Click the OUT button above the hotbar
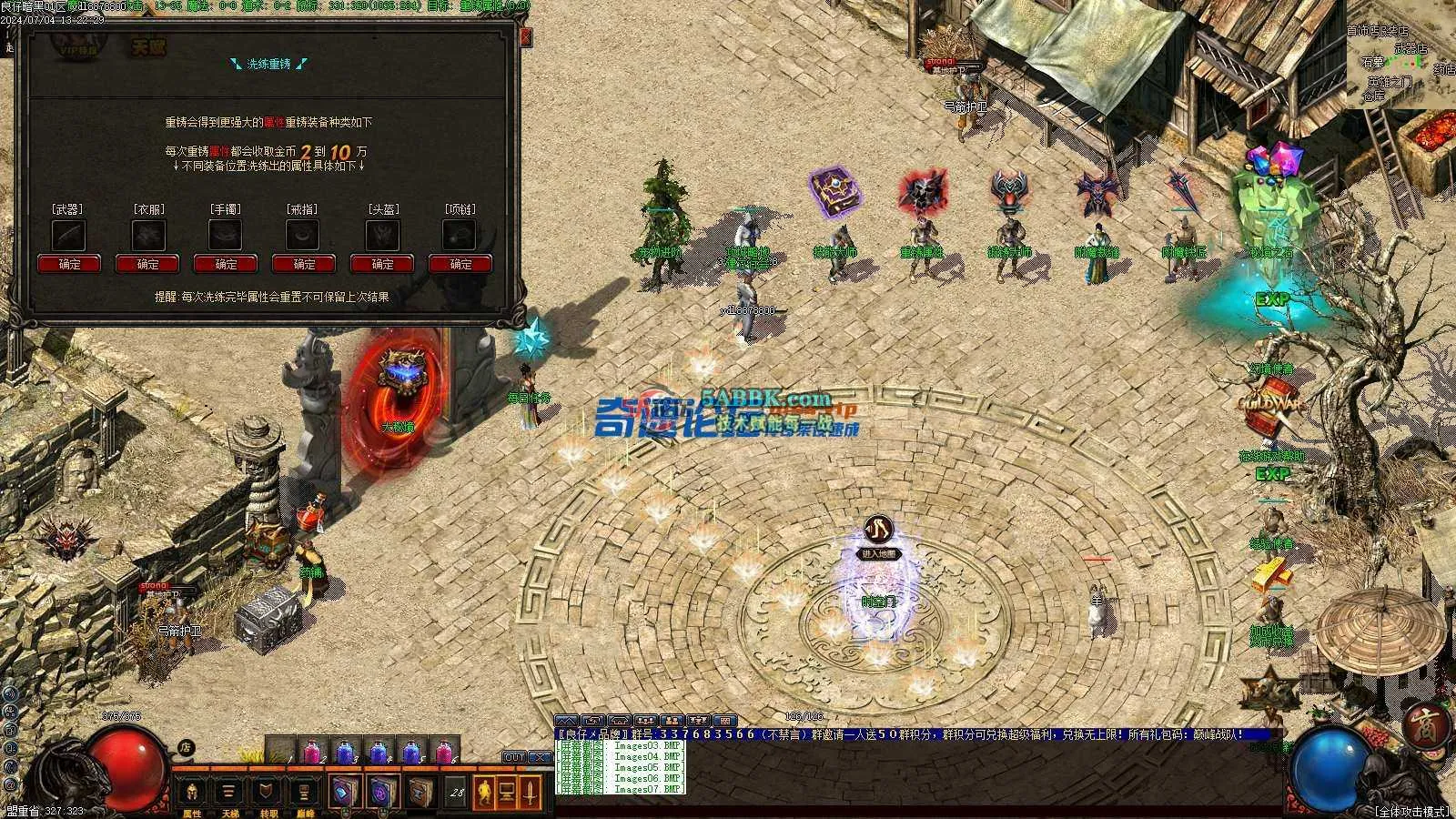Screen dimensions: 1456x819 coord(515,757)
